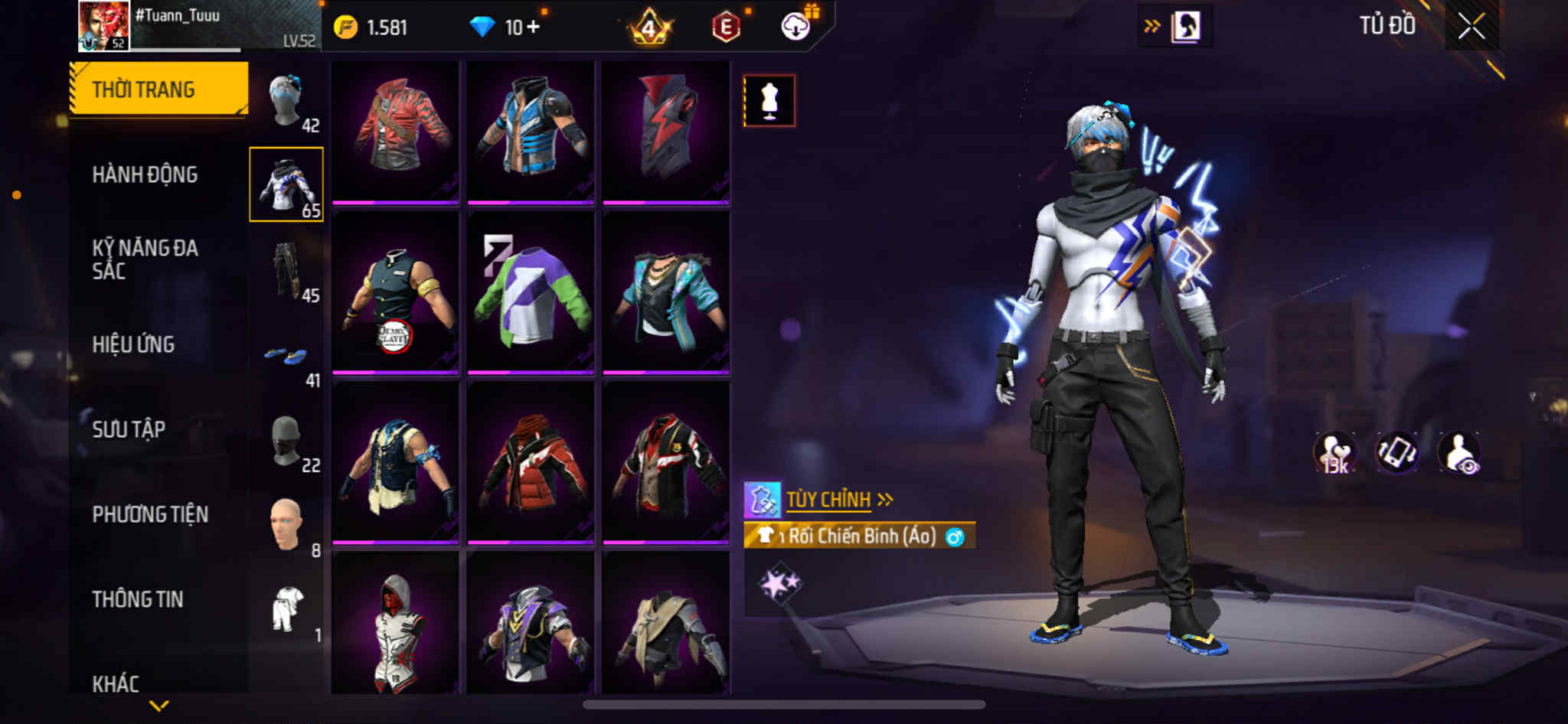Open the Hiệu Ứng tab
Screen dimensions: 1568x724
pos(133,344)
